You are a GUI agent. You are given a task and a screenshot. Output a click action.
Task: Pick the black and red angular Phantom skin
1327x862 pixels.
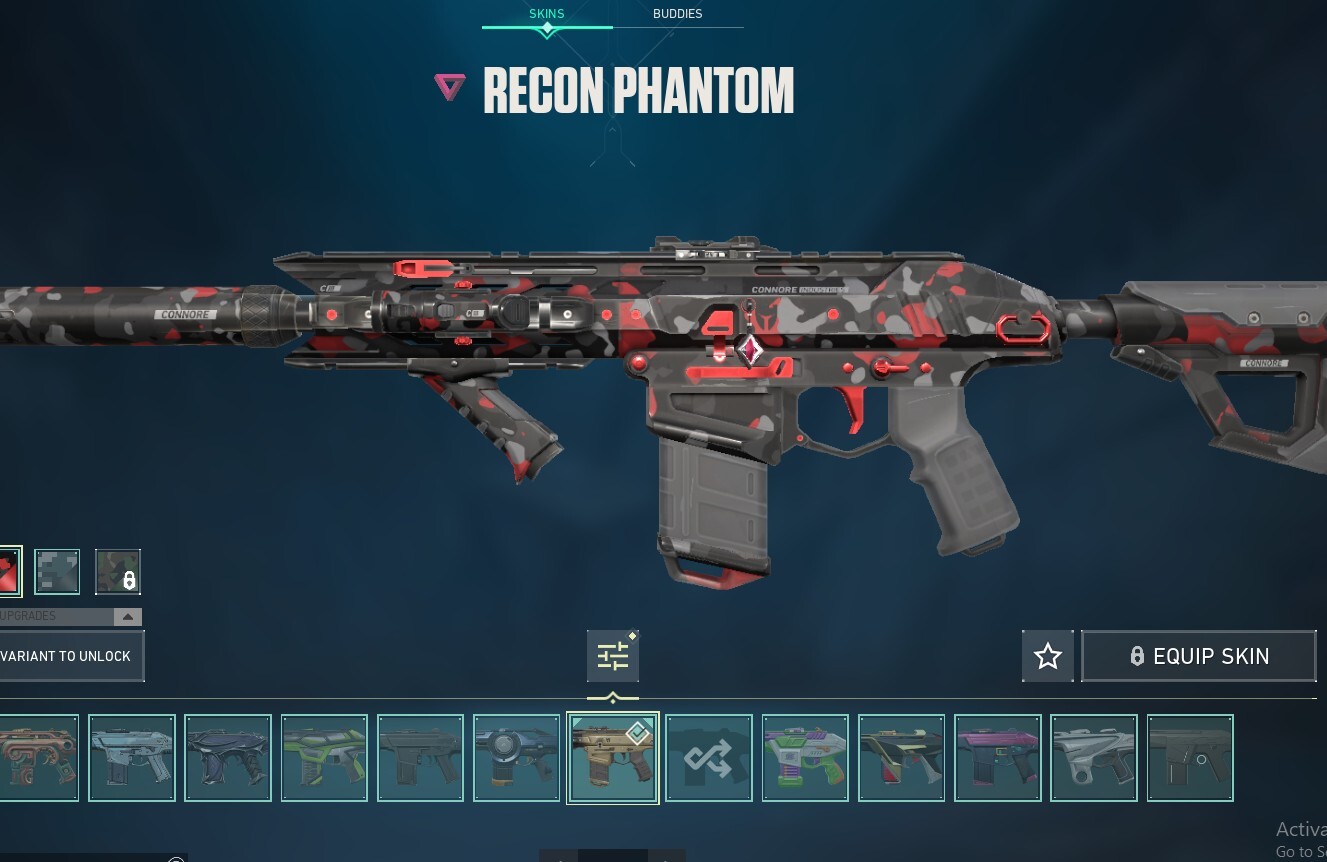900,758
